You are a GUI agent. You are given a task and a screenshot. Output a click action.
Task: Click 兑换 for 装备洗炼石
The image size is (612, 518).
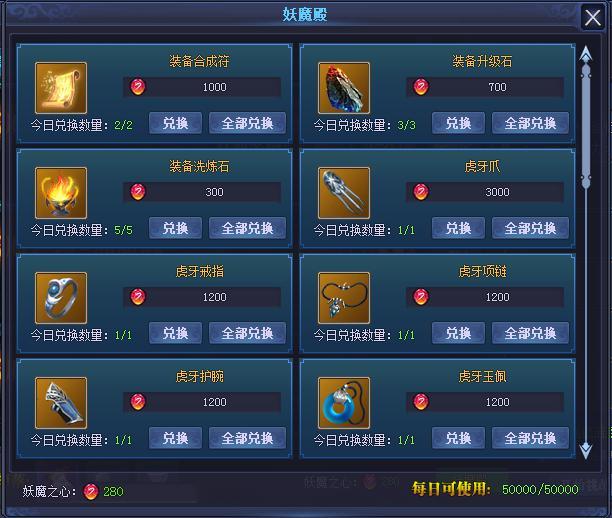[175, 228]
